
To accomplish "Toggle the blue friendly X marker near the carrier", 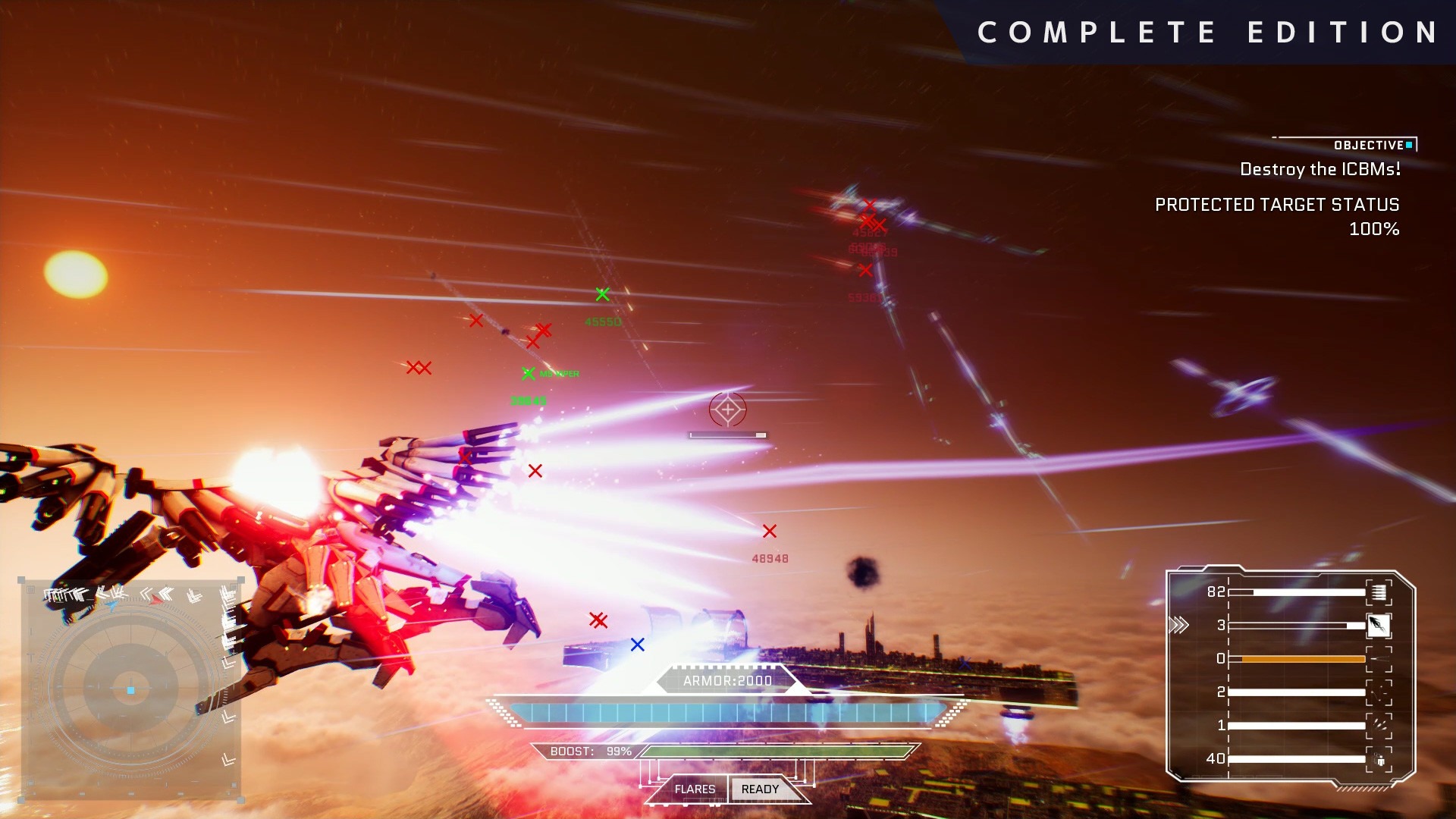I will coord(637,644).
